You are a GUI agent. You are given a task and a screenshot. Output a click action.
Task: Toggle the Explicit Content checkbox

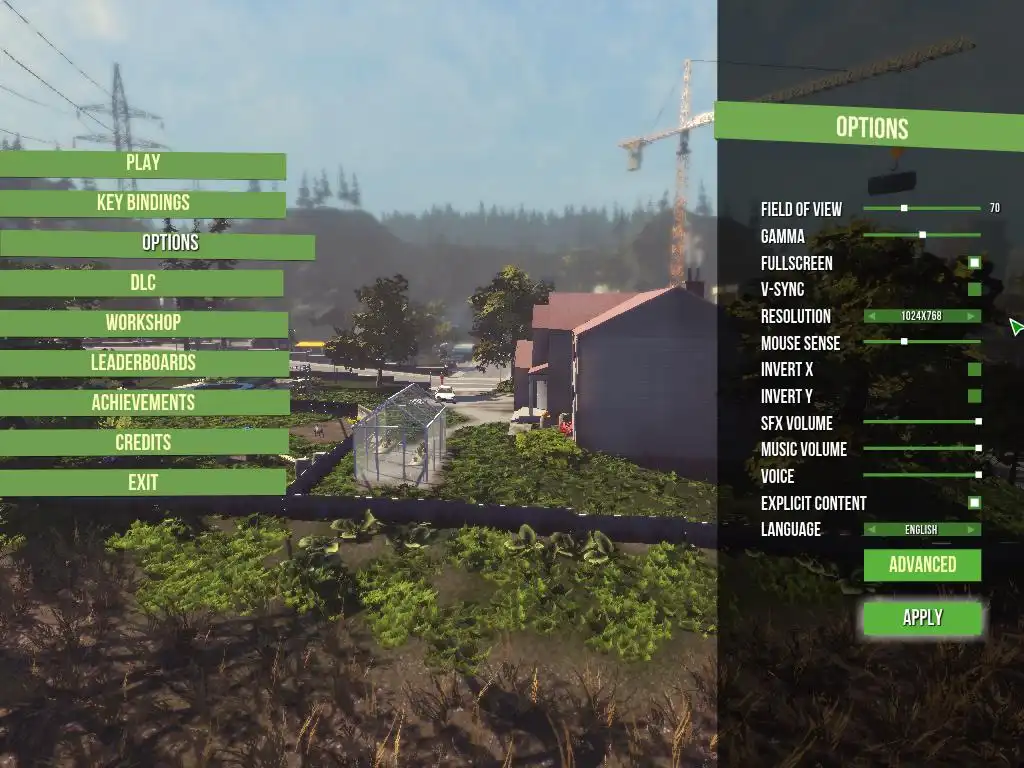click(974, 503)
